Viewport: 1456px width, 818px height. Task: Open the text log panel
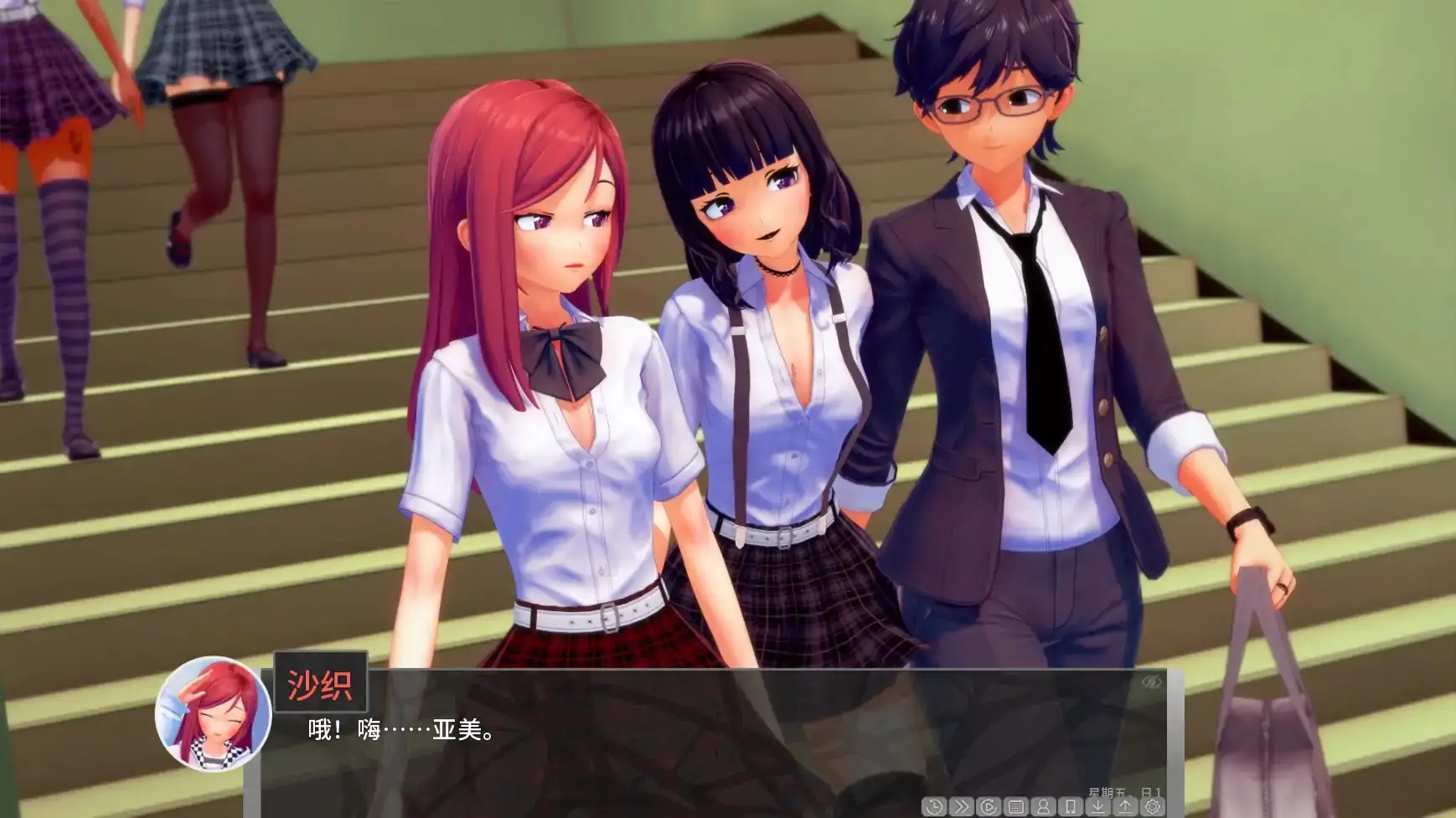[x=1016, y=806]
